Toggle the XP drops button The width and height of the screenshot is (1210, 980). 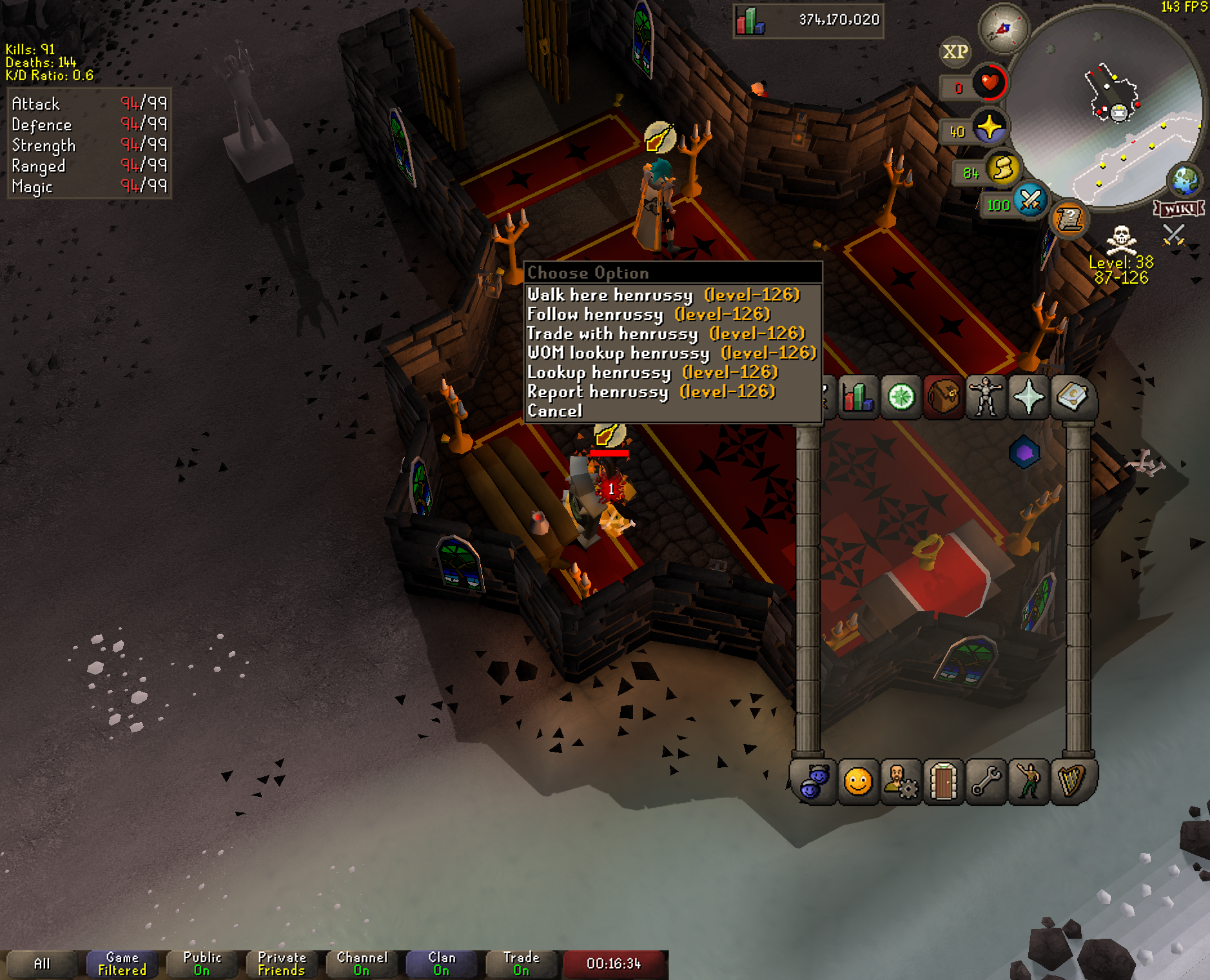(955, 52)
